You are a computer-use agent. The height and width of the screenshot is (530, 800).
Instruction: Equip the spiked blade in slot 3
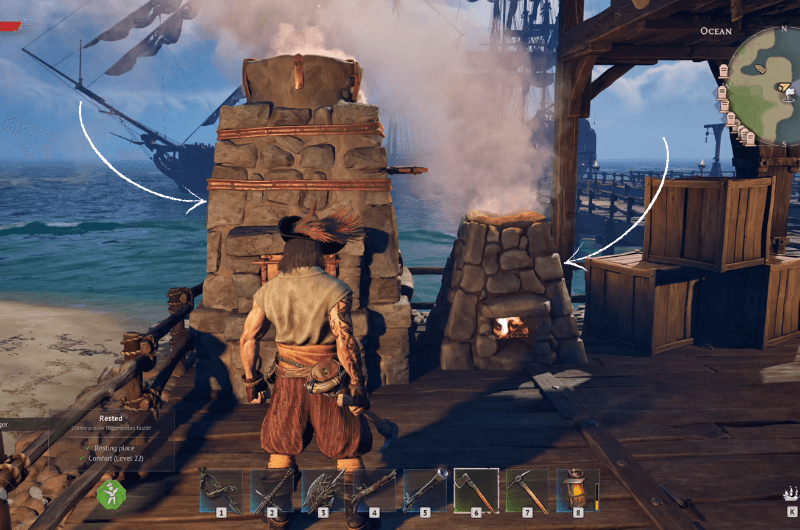coord(322,491)
